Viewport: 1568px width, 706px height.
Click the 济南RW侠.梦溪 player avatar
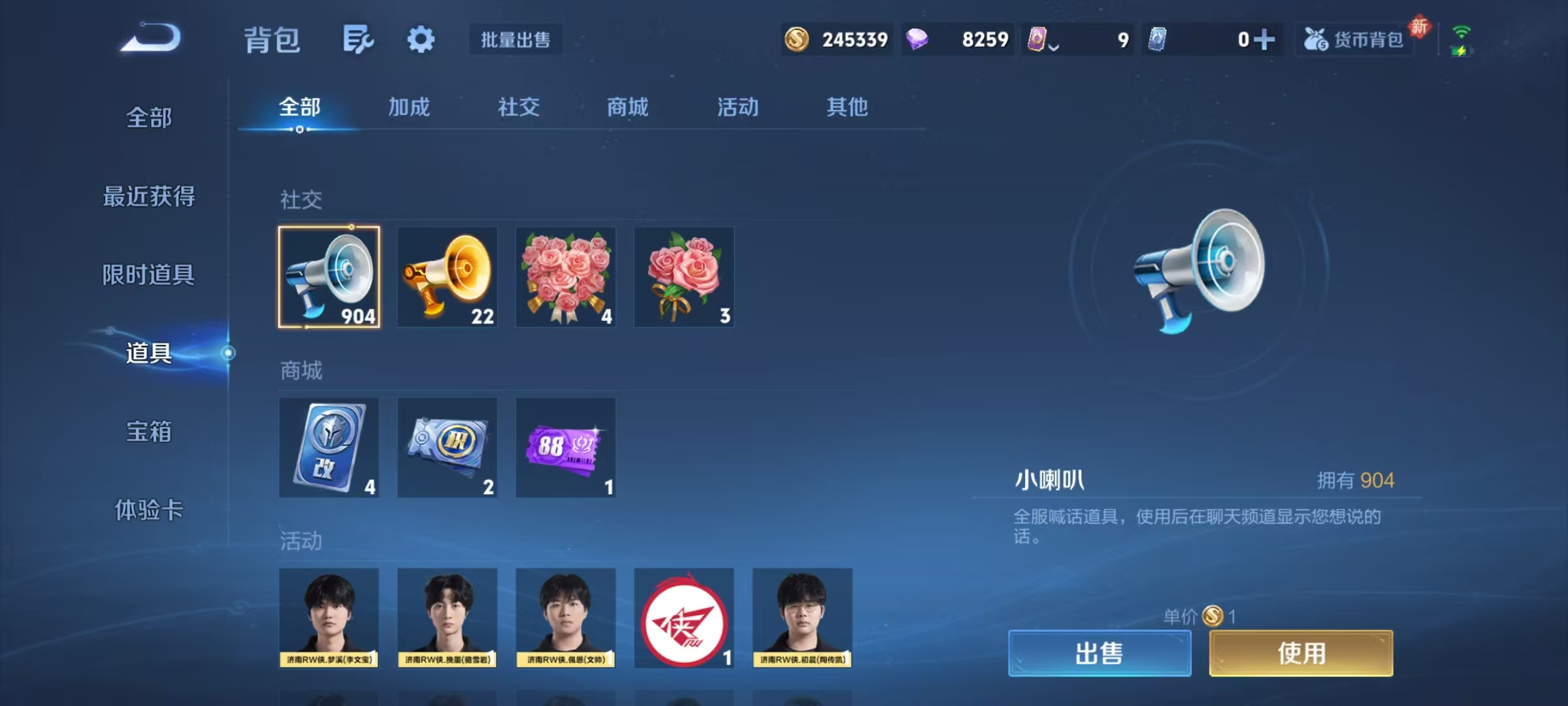[329, 618]
